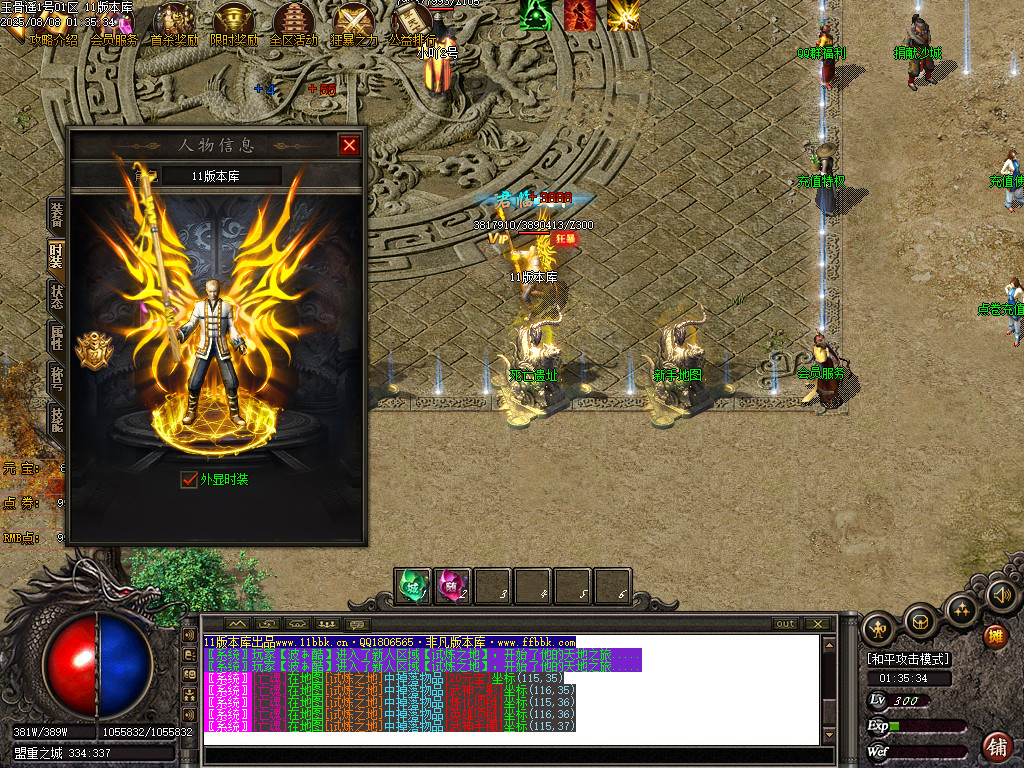
Task: Open the 状态 status tab
Action: 57,297
